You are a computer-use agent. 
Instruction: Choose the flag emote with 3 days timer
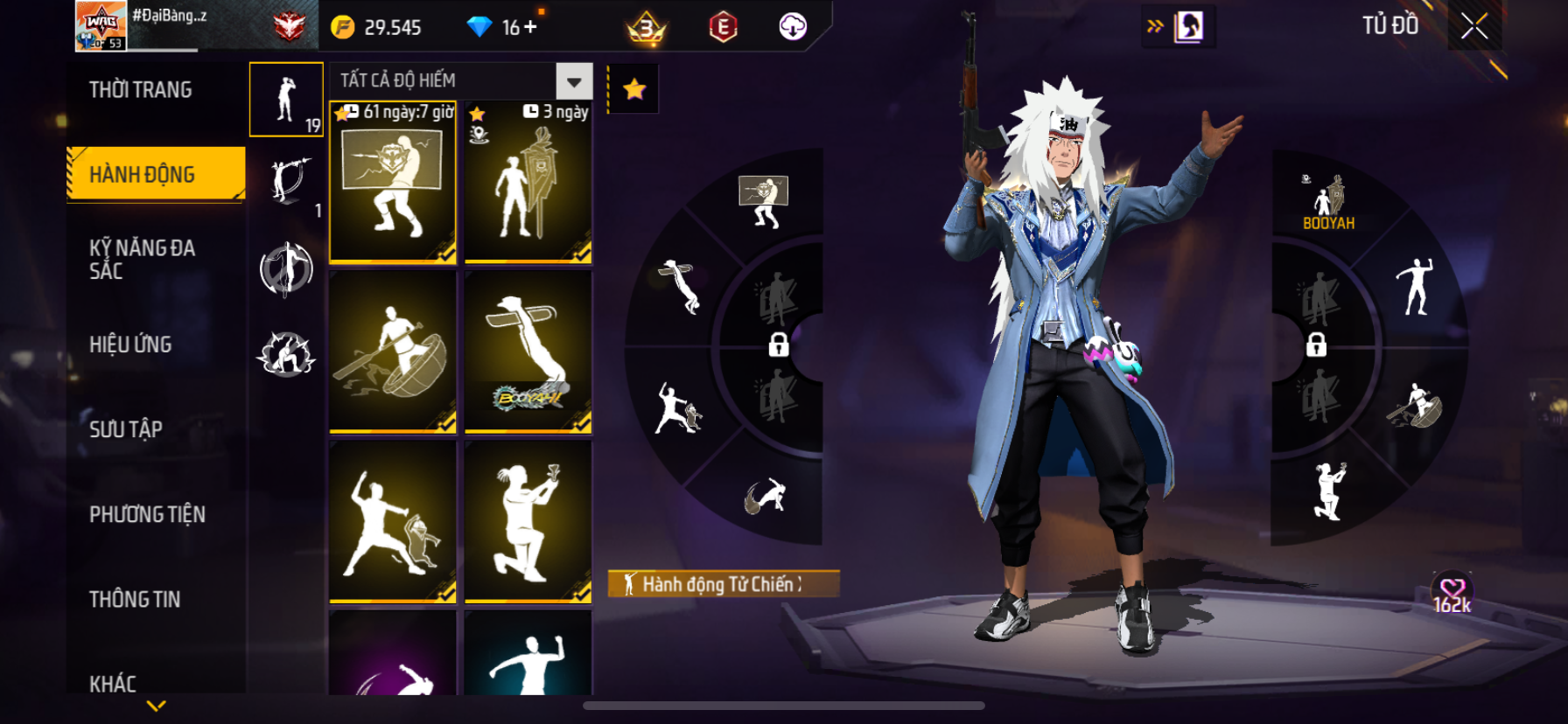click(x=528, y=182)
